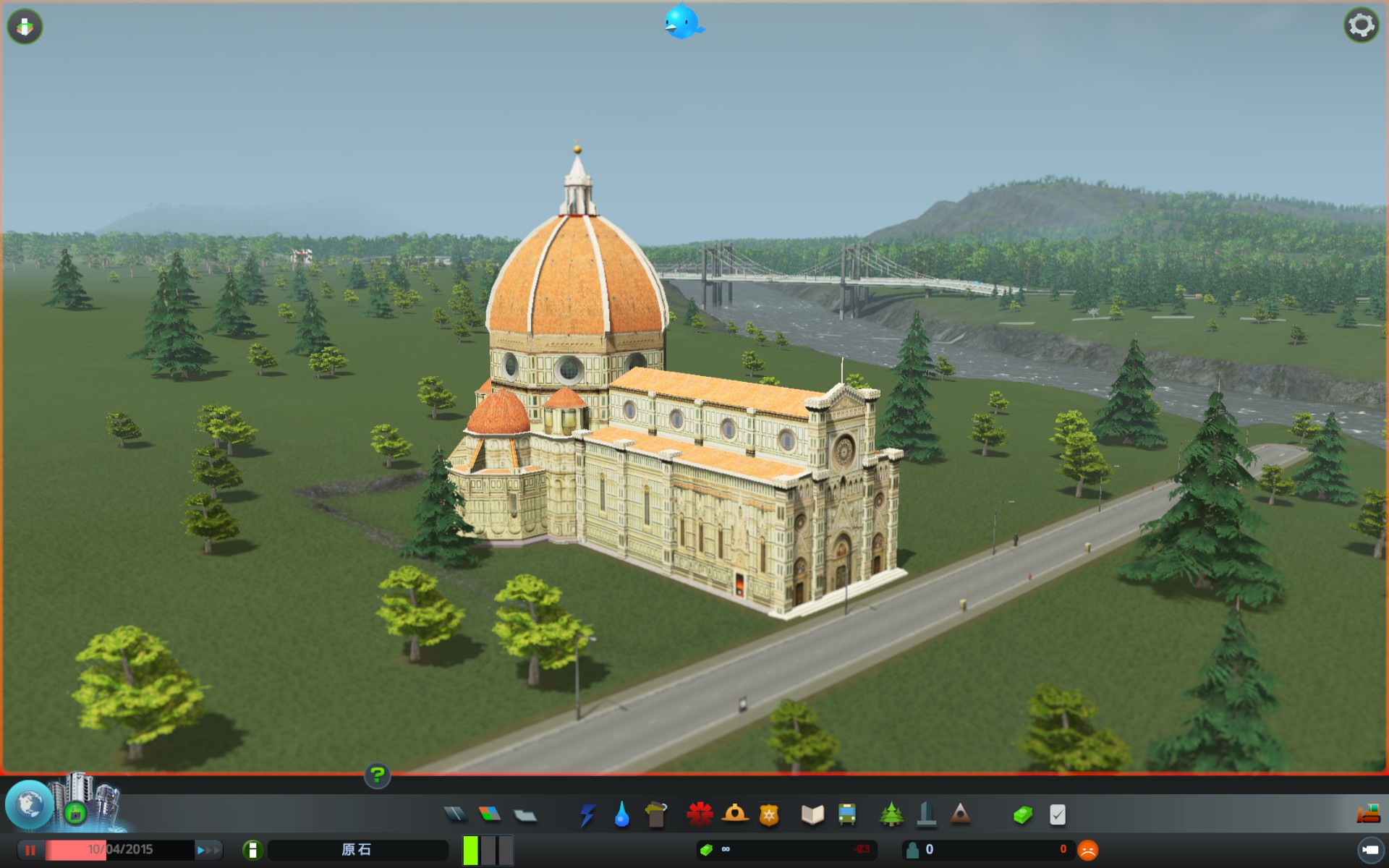Click the city name field labeled 原石
The height and width of the screenshot is (868, 1389).
pos(357,851)
